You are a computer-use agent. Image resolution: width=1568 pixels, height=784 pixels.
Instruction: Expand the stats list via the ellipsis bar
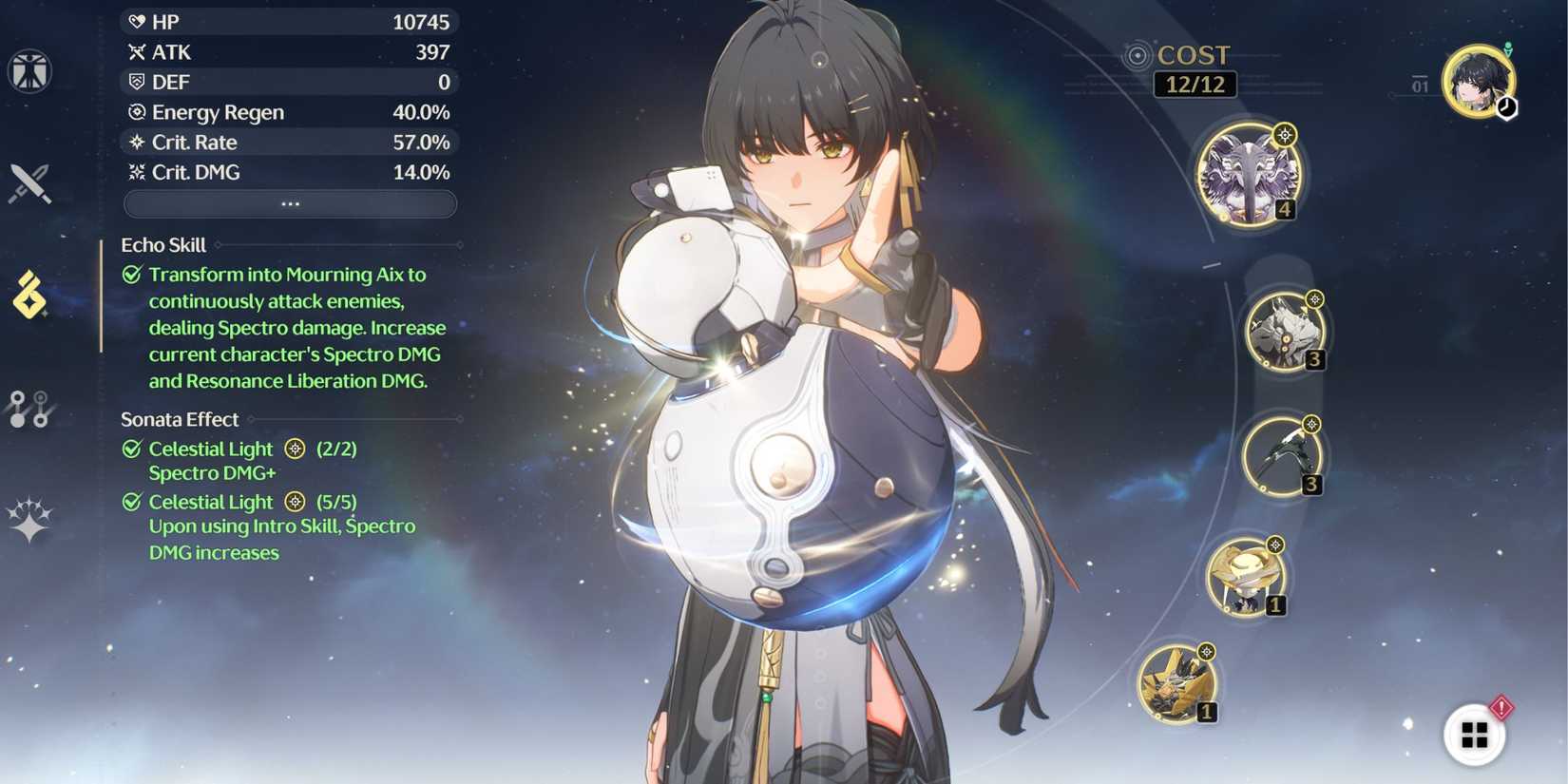click(x=288, y=202)
